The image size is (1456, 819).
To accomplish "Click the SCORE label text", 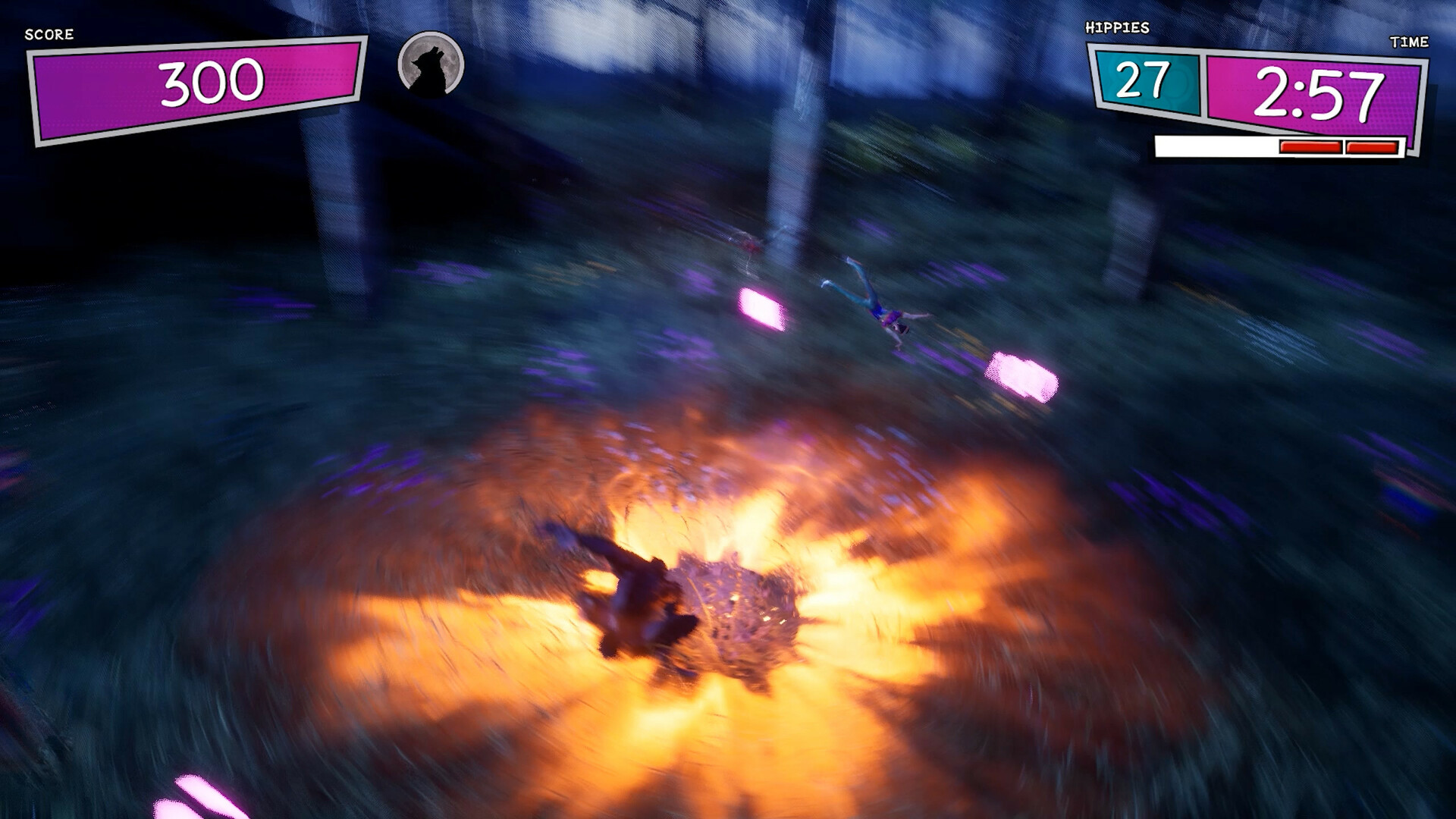I will pos(48,34).
